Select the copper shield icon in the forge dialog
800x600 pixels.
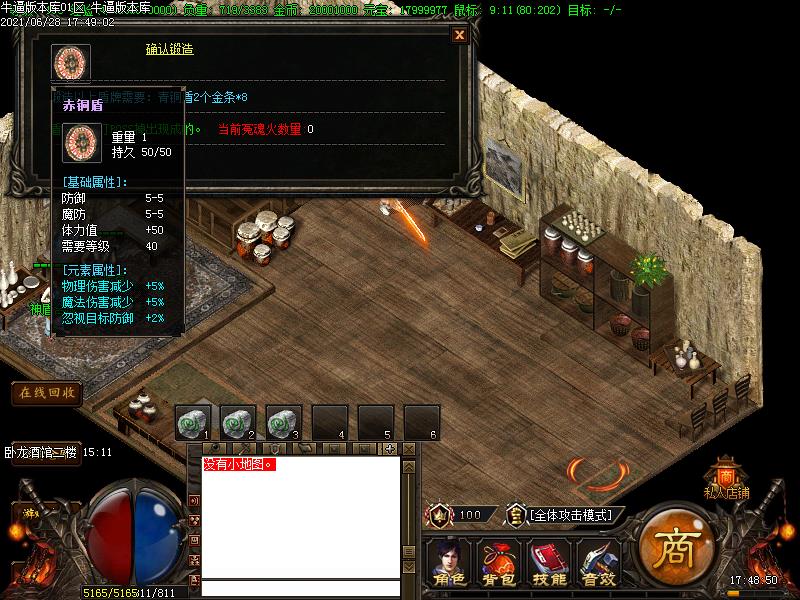tap(72, 62)
